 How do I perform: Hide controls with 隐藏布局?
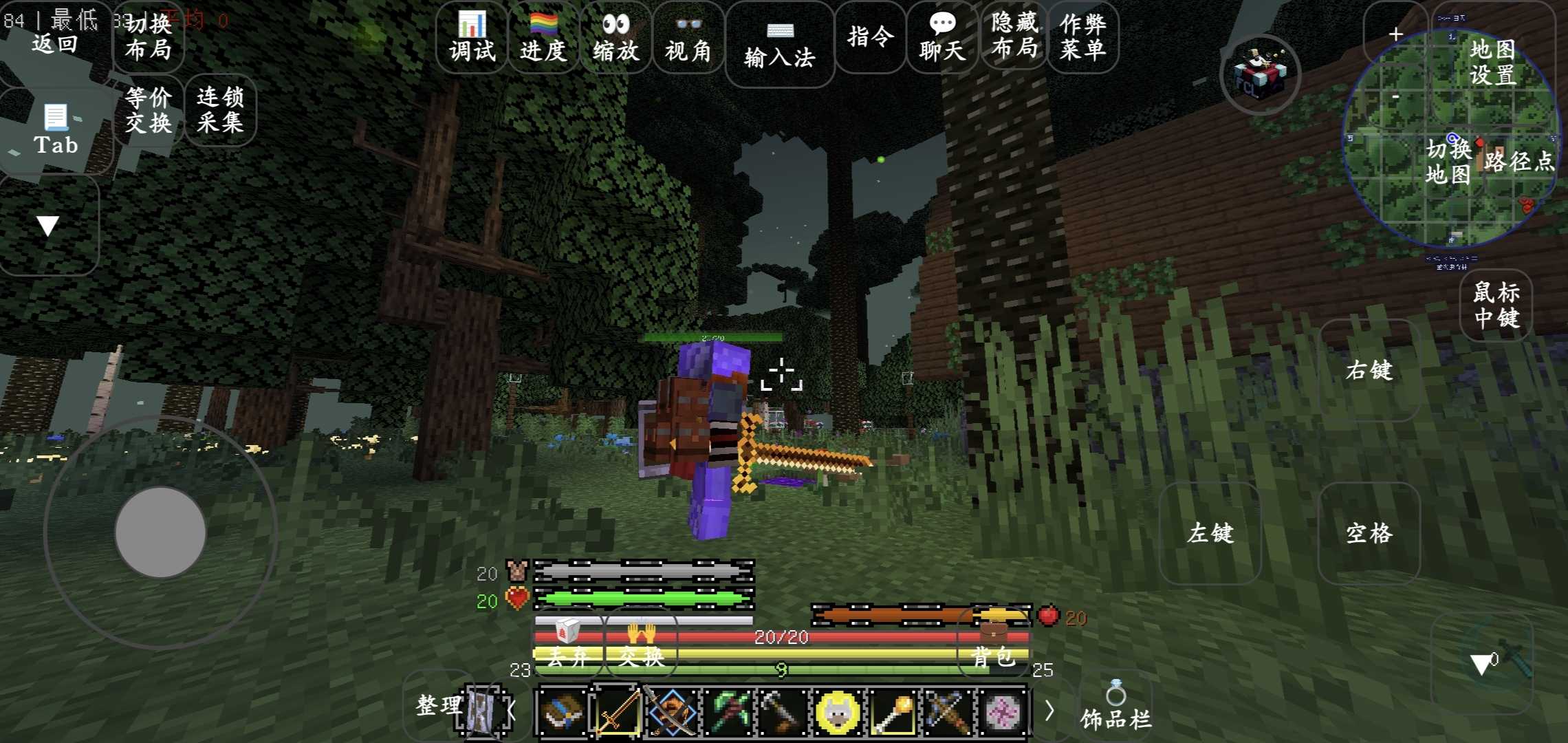point(1014,36)
